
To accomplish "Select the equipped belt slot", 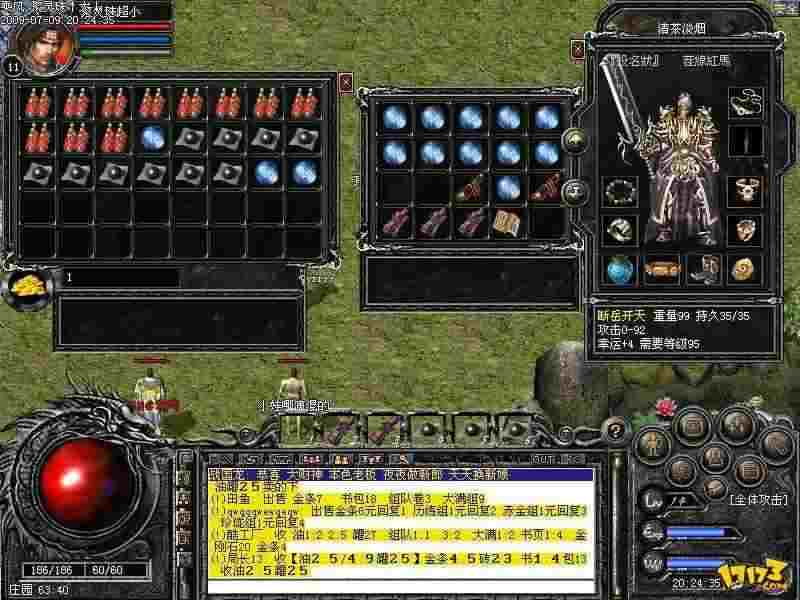I will 659,268.
